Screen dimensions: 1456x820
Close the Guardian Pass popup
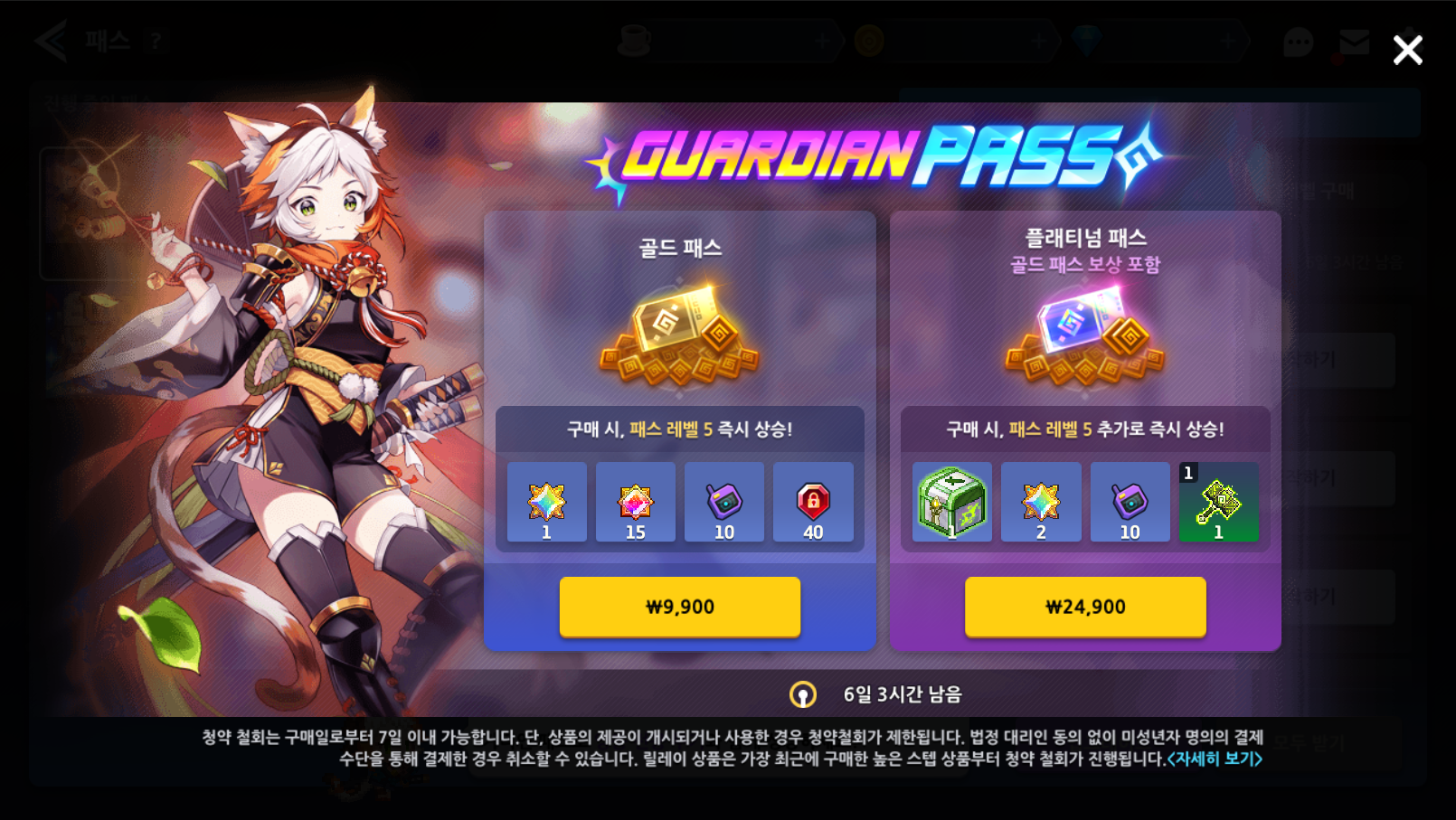tap(1407, 51)
